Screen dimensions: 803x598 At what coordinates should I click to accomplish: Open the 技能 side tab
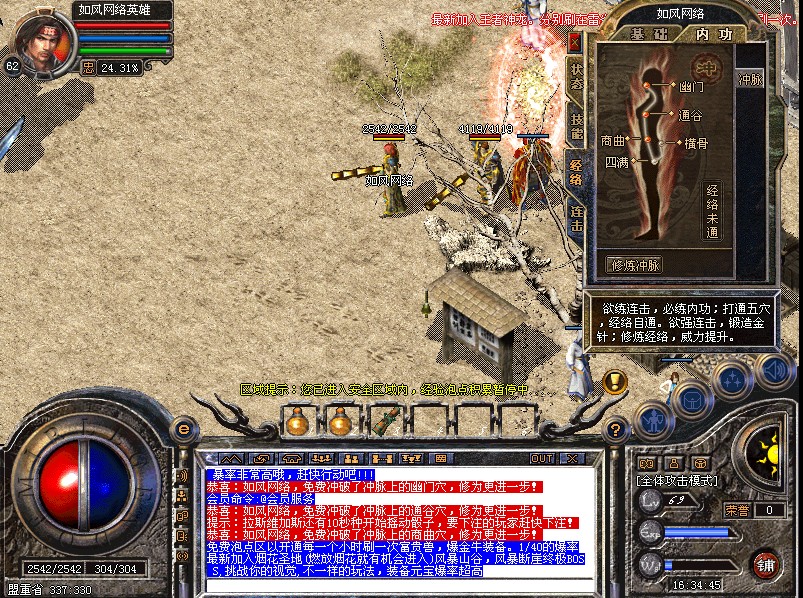tap(577, 127)
